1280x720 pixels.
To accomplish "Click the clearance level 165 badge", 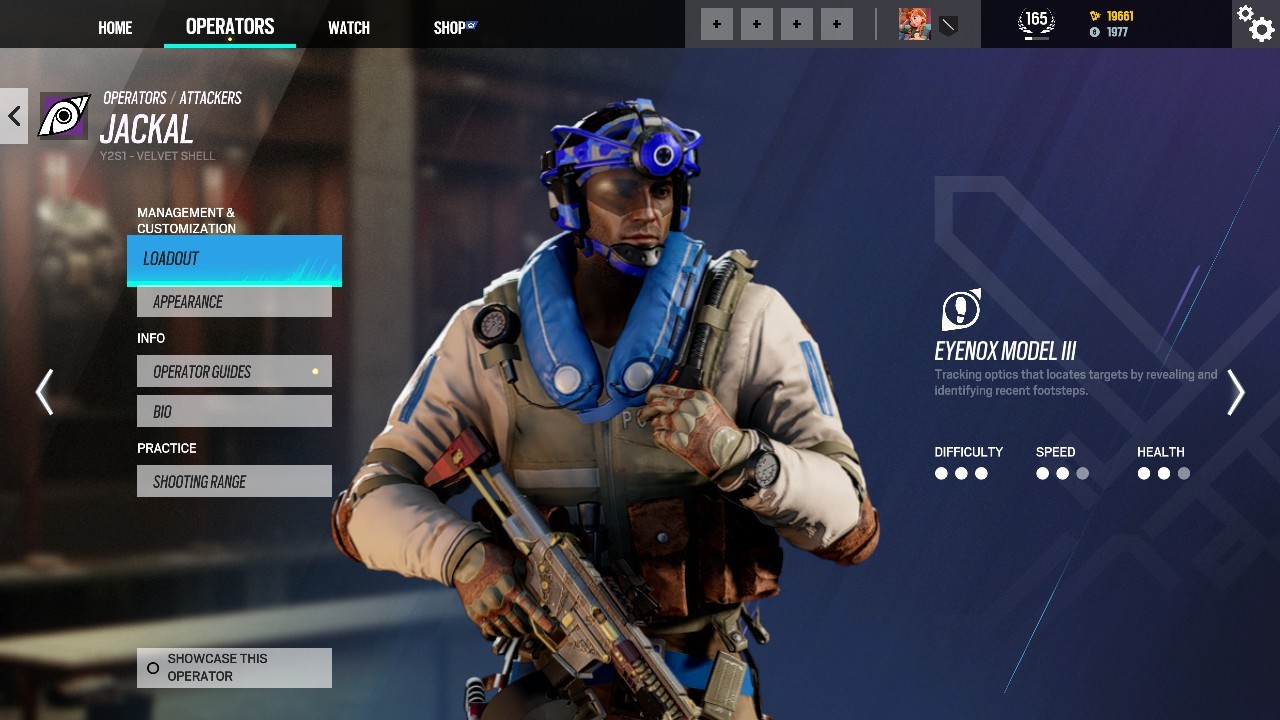I will 1036,22.
